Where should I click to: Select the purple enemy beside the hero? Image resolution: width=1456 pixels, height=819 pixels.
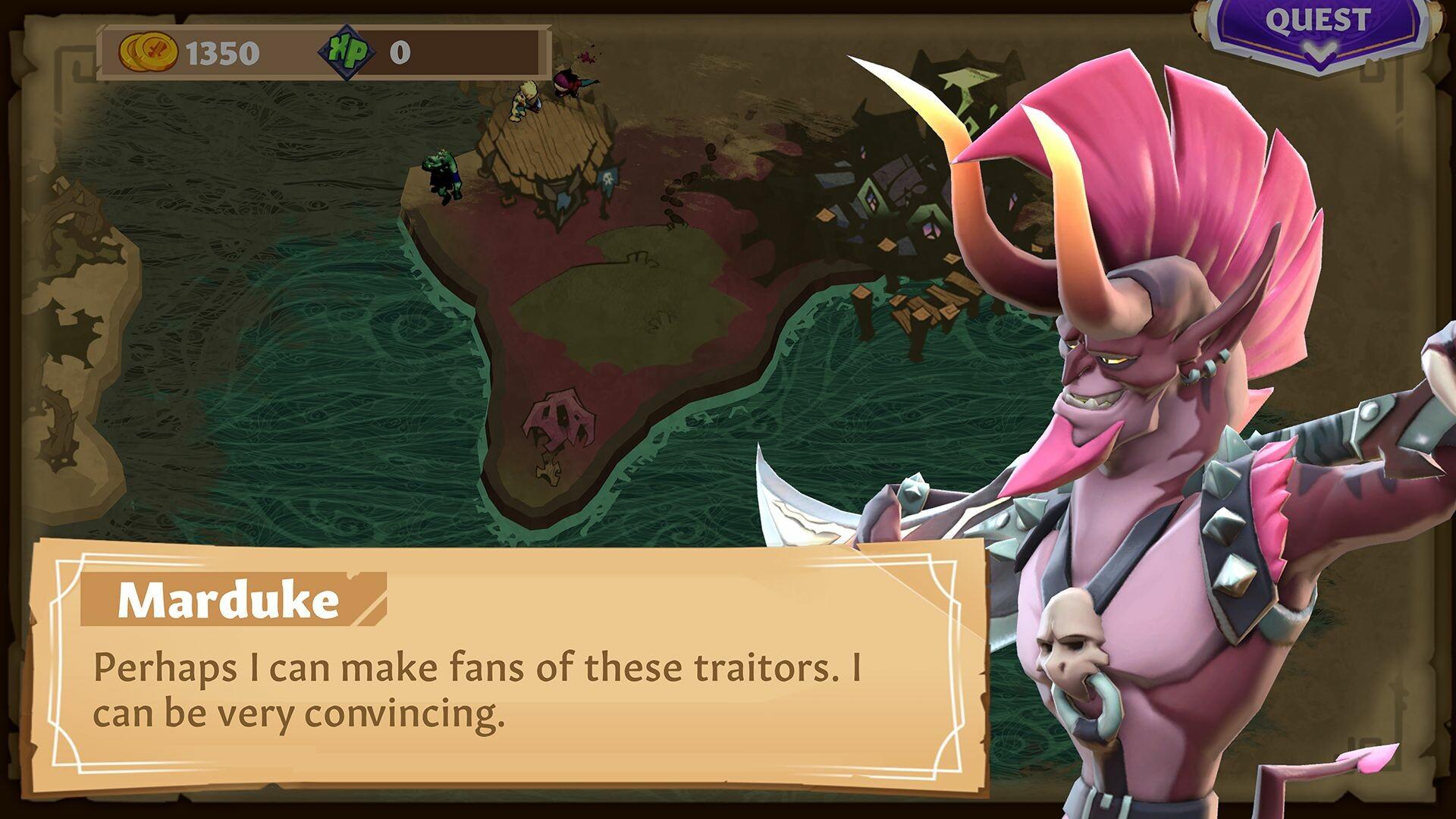tap(569, 83)
